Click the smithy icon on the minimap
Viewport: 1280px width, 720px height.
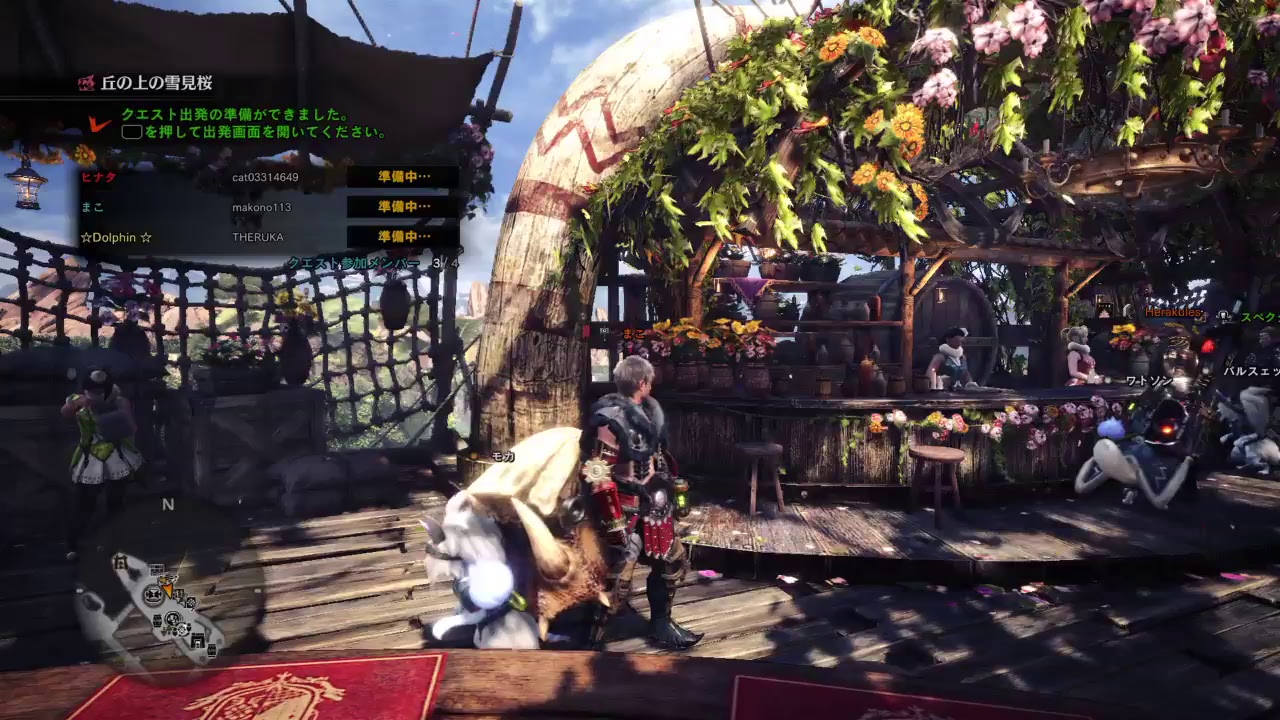tap(153, 594)
